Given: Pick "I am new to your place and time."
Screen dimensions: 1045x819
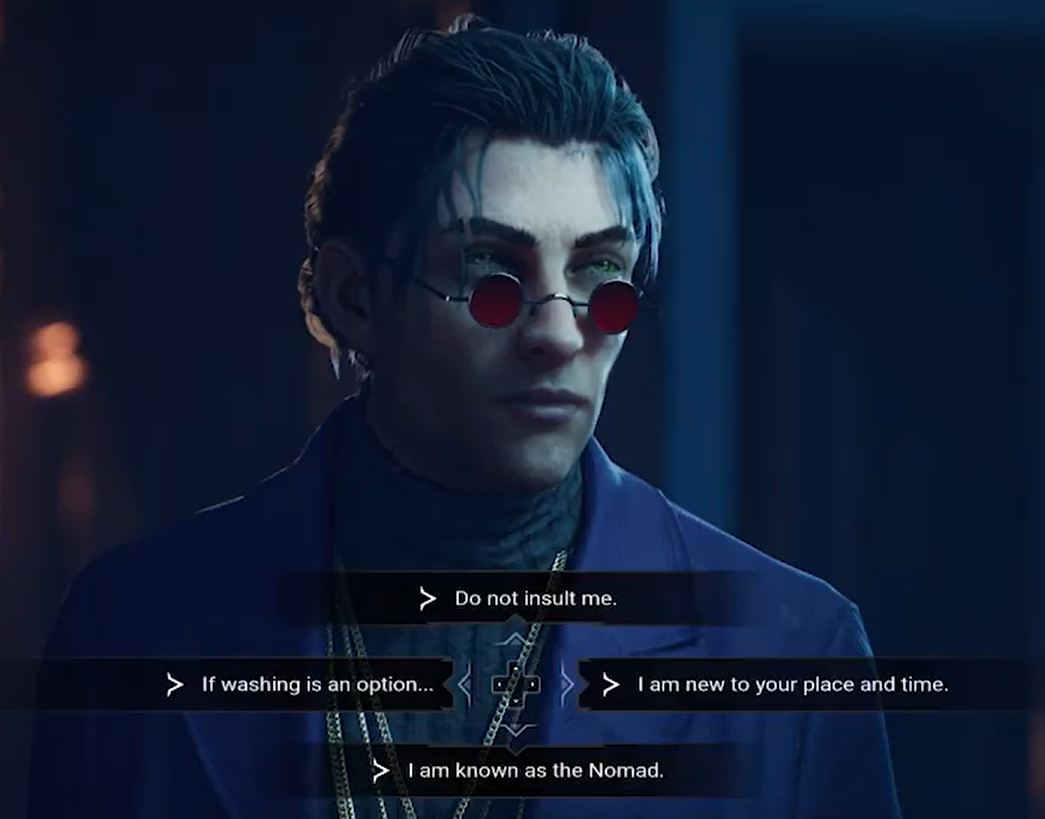Looking at the screenshot, I should 792,685.
